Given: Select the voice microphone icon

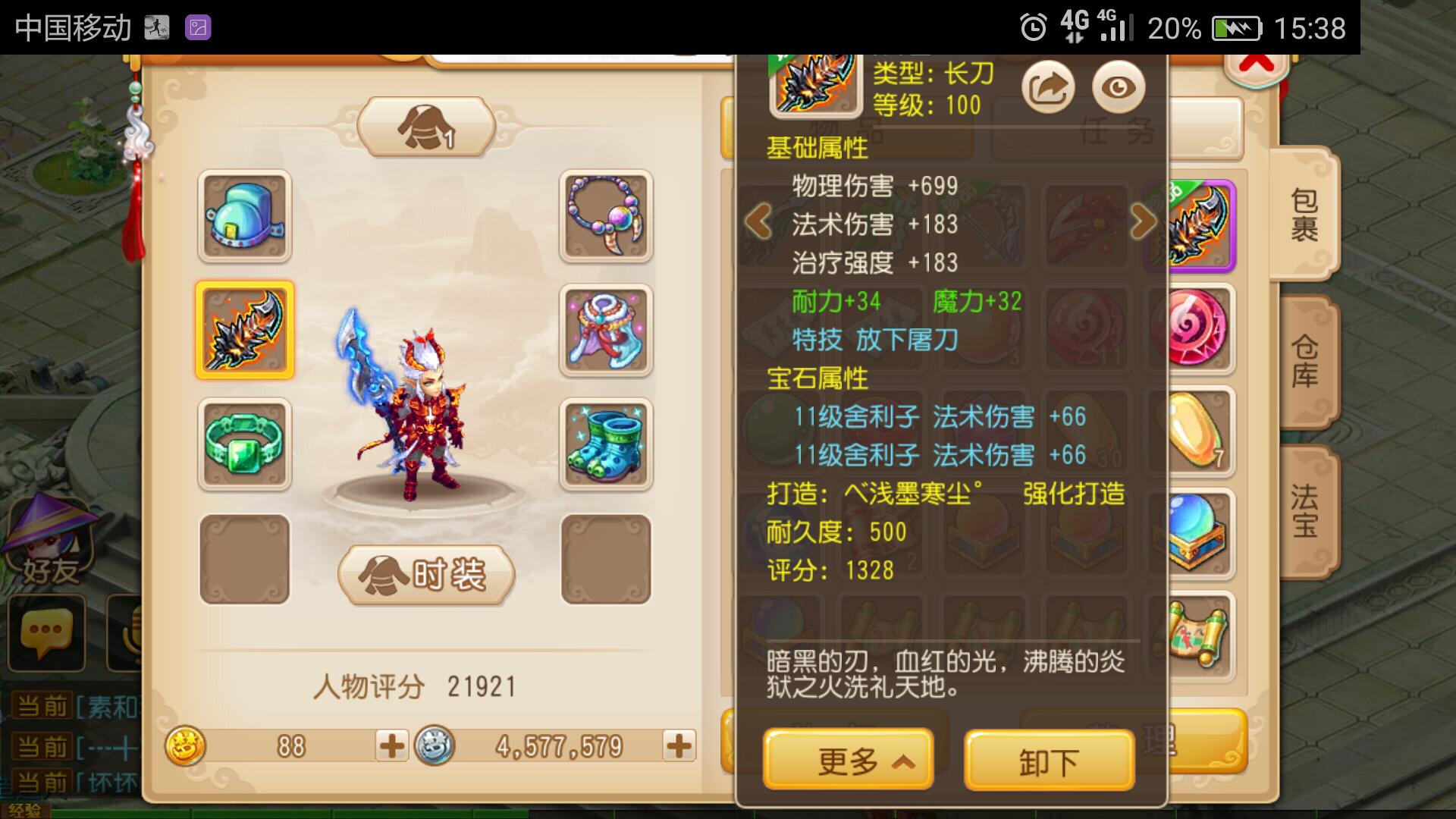Looking at the screenshot, I should click(121, 633).
